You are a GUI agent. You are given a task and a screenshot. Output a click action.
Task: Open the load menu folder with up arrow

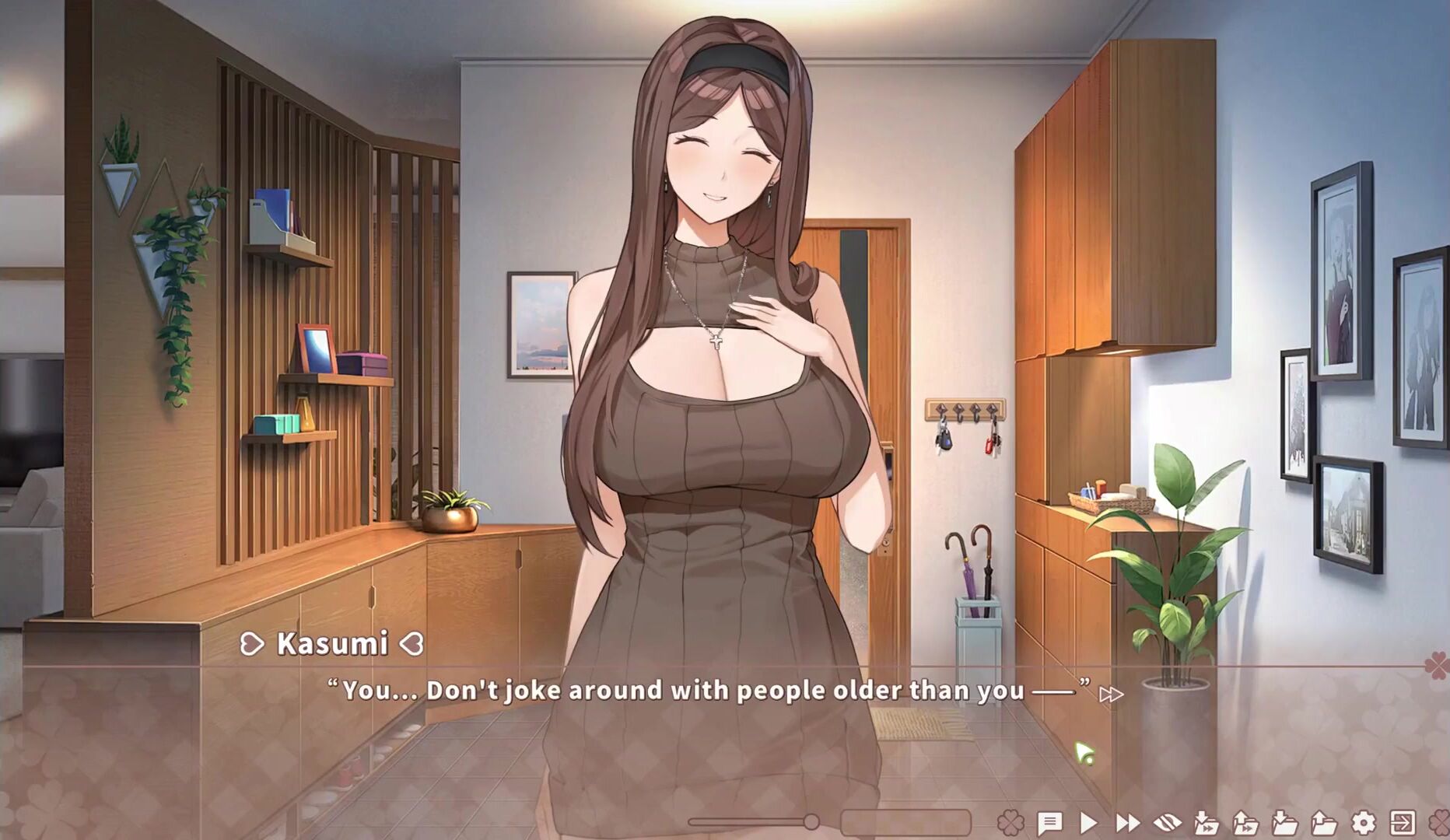1323,822
